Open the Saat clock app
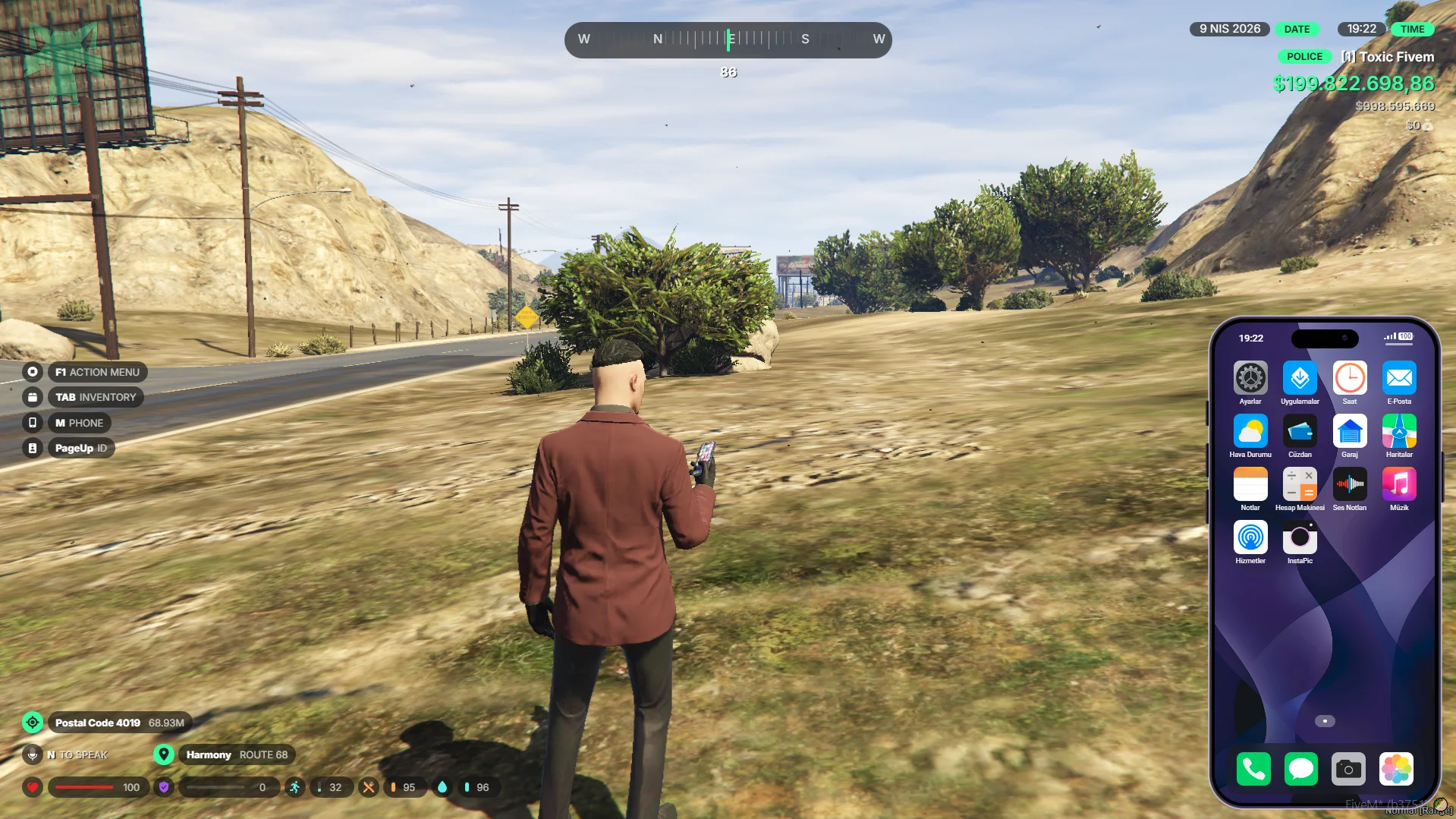The height and width of the screenshot is (819, 1456). point(1349,378)
